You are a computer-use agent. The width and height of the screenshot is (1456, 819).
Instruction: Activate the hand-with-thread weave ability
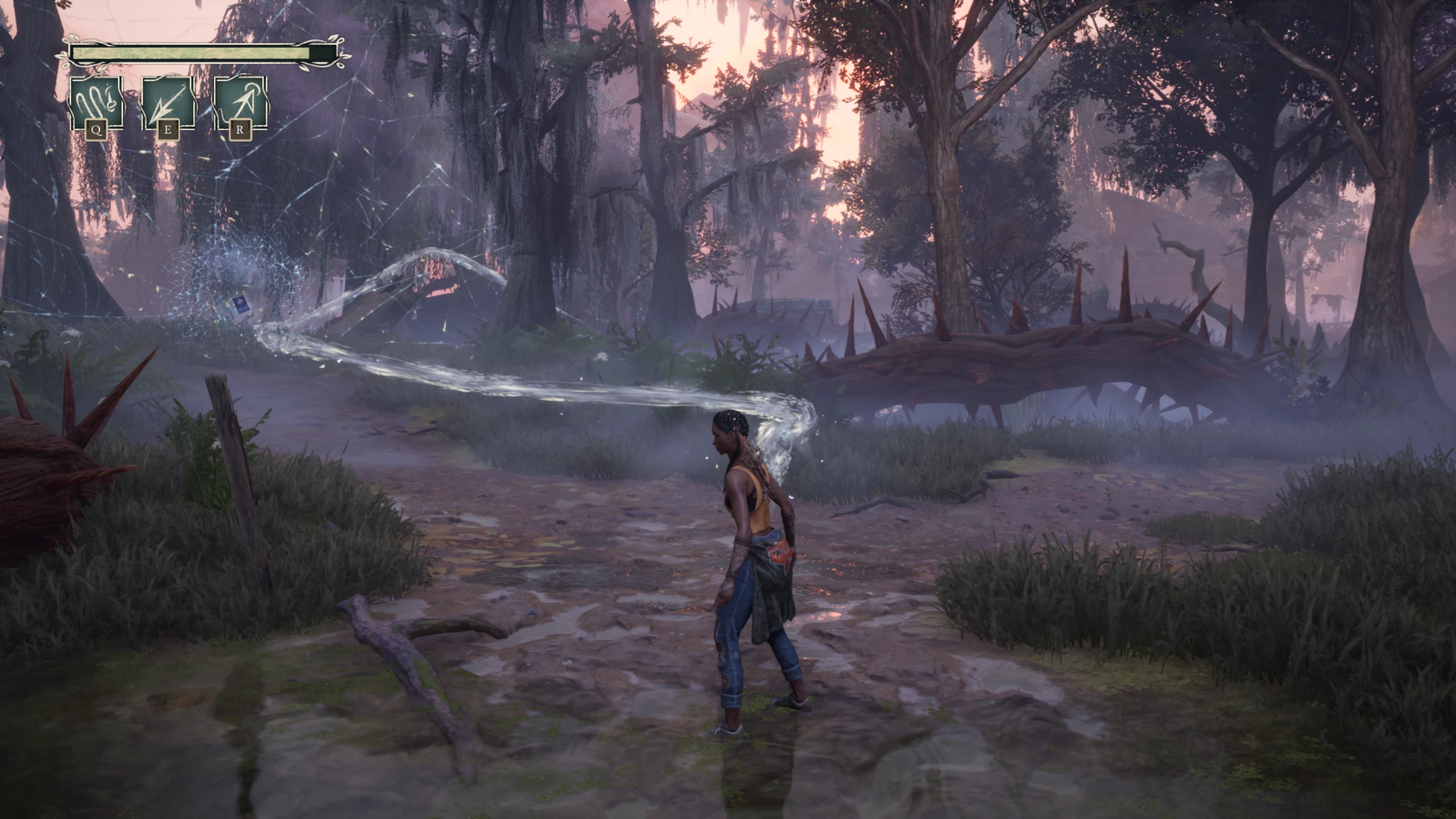tap(96, 104)
